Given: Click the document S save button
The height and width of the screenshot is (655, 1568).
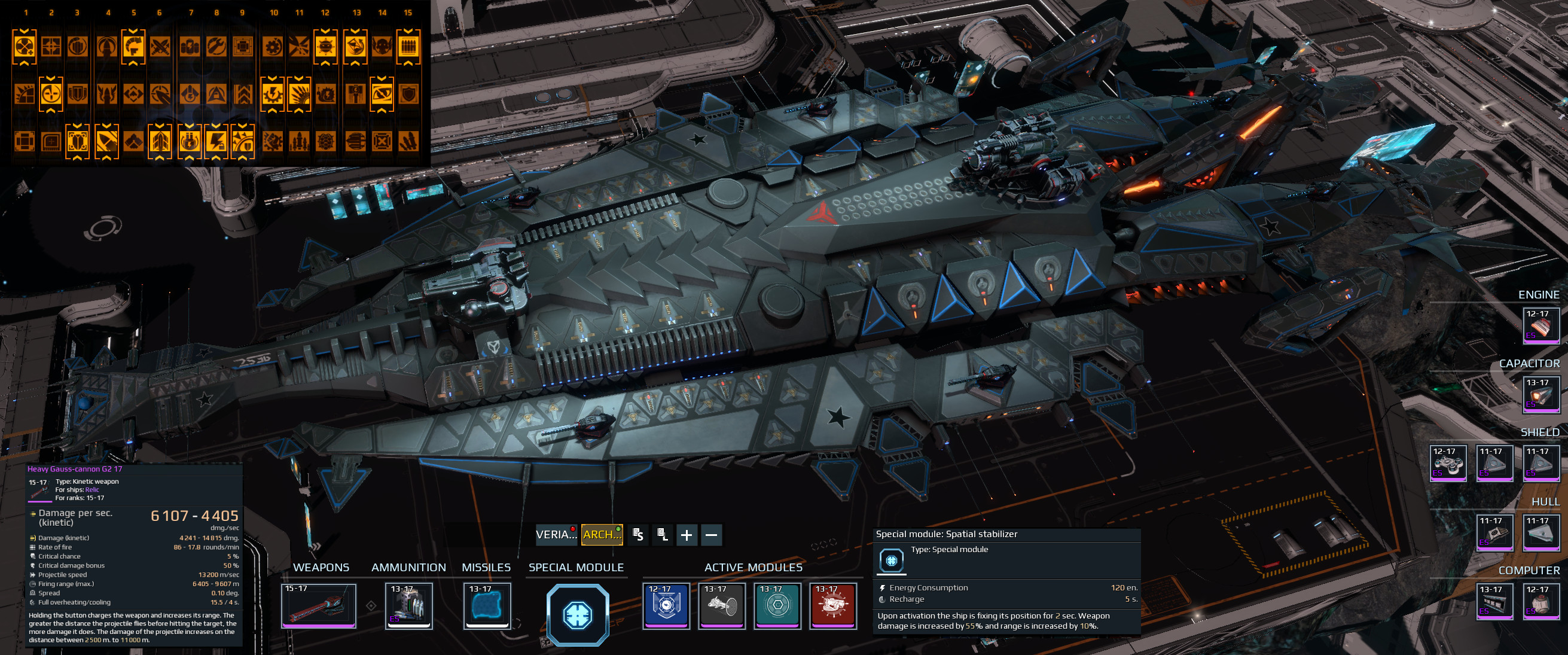Looking at the screenshot, I should [638, 535].
